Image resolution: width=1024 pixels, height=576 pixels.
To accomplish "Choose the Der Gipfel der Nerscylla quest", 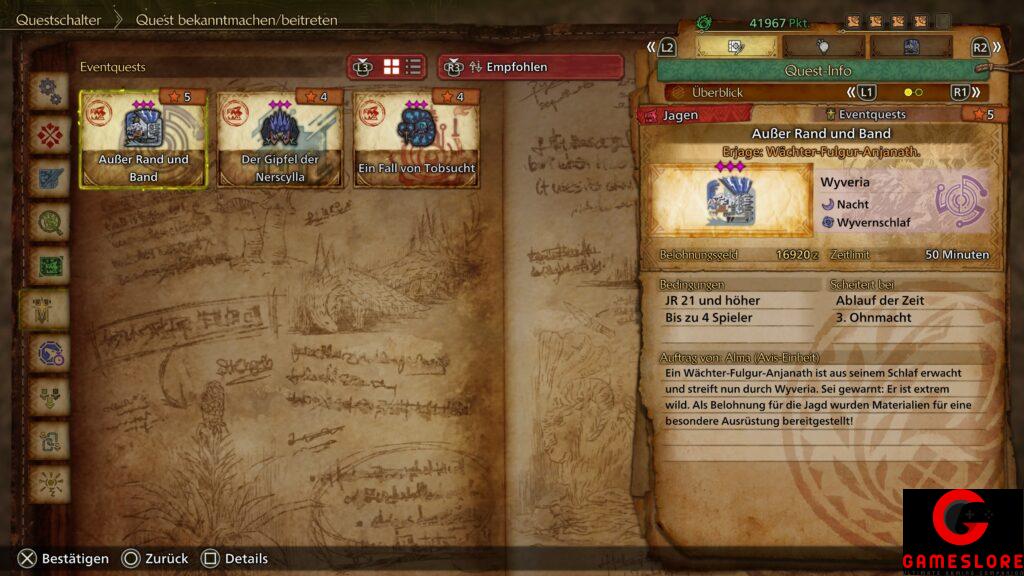I will click(279, 138).
